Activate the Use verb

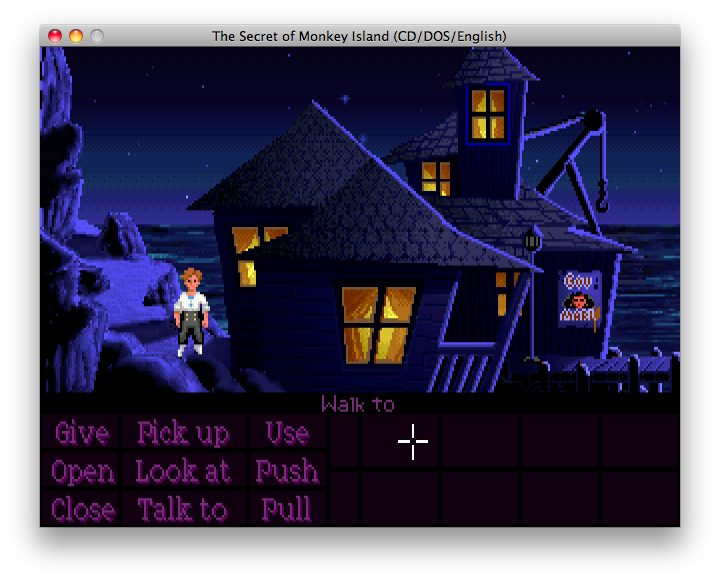pyautogui.click(x=287, y=433)
